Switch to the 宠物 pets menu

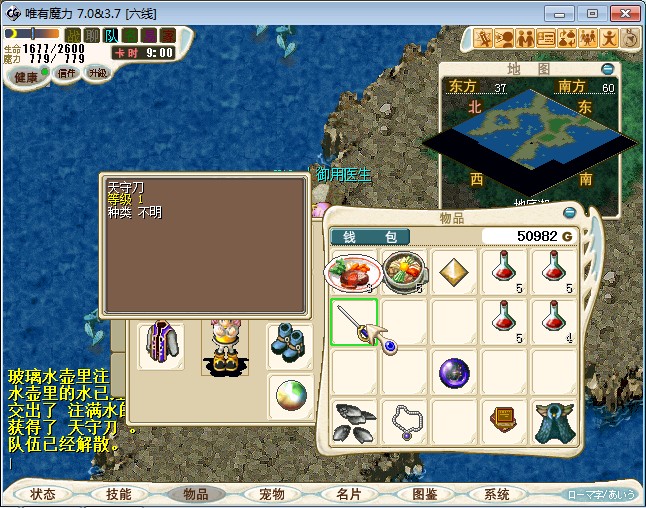(x=272, y=494)
